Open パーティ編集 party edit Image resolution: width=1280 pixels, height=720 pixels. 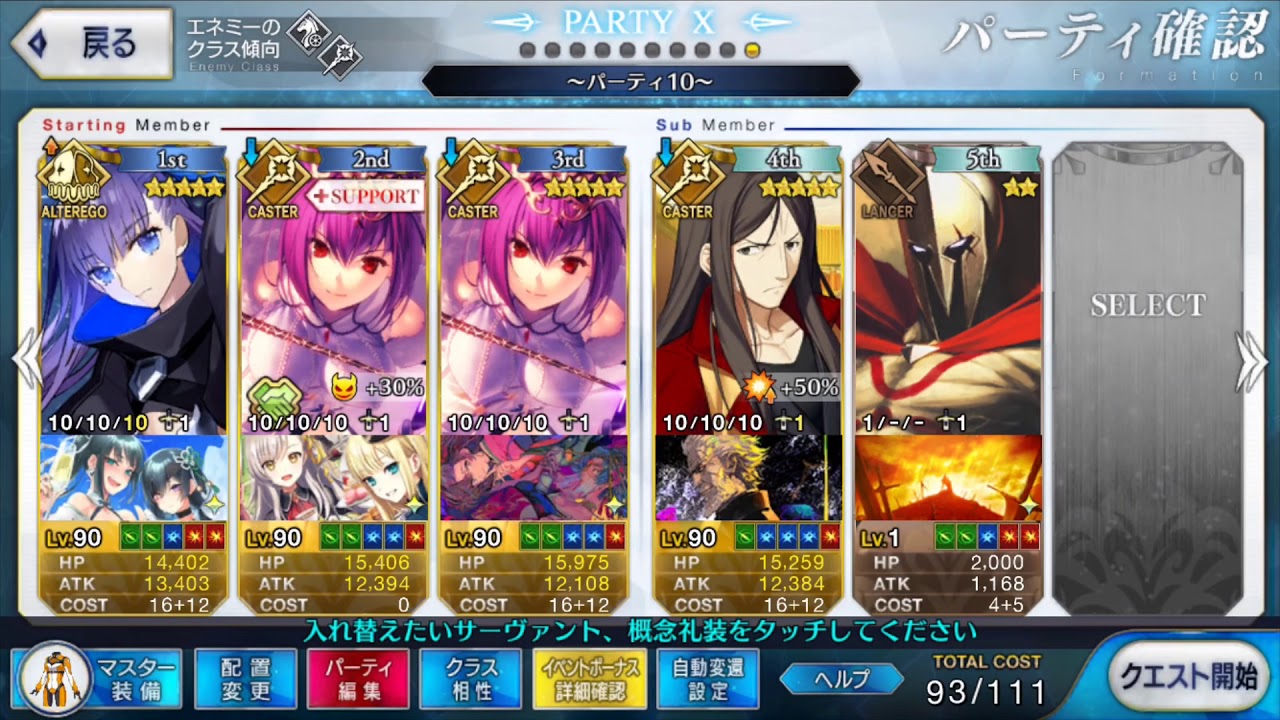coord(358,678)
